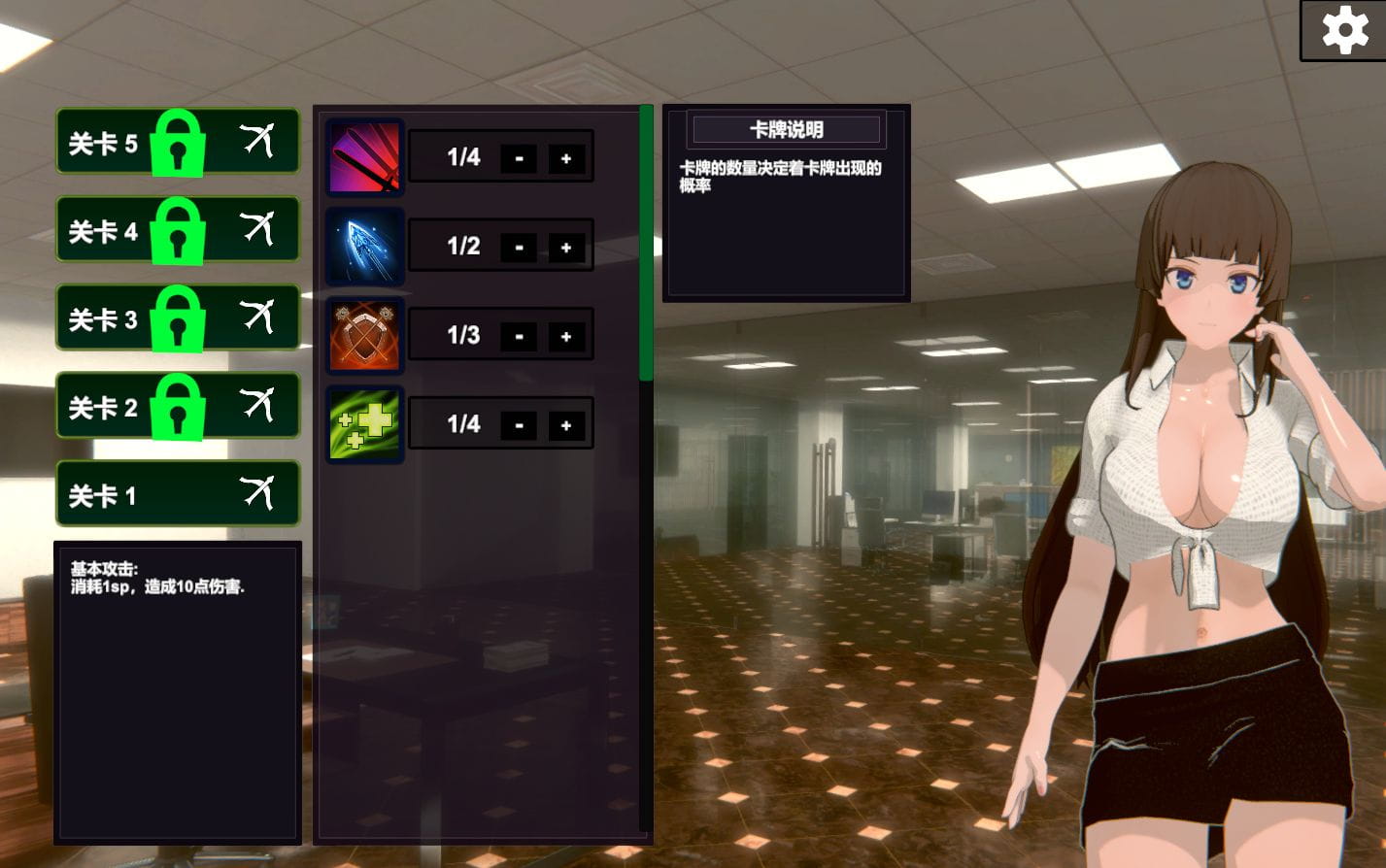Select the ice arrow card icon
The image size is (1386, 868).
(364, 246)
